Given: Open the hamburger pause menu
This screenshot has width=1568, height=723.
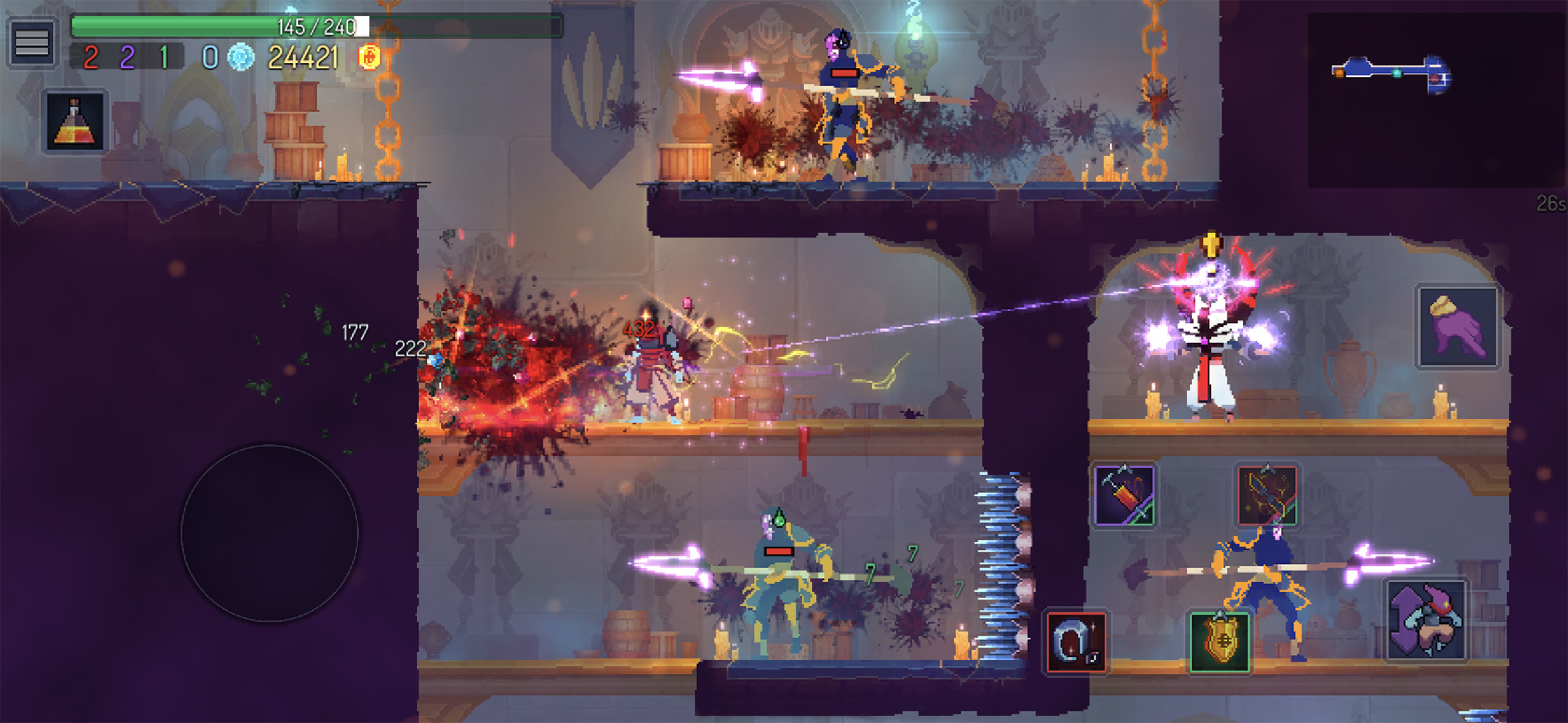Looking at the screenshot, I should 31,43.
